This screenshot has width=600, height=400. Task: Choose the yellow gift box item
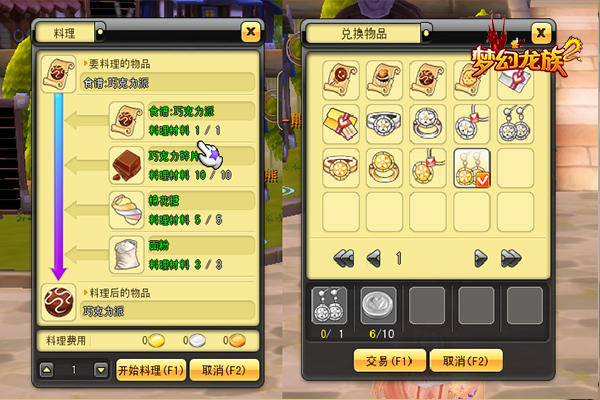tap(341, 122)
